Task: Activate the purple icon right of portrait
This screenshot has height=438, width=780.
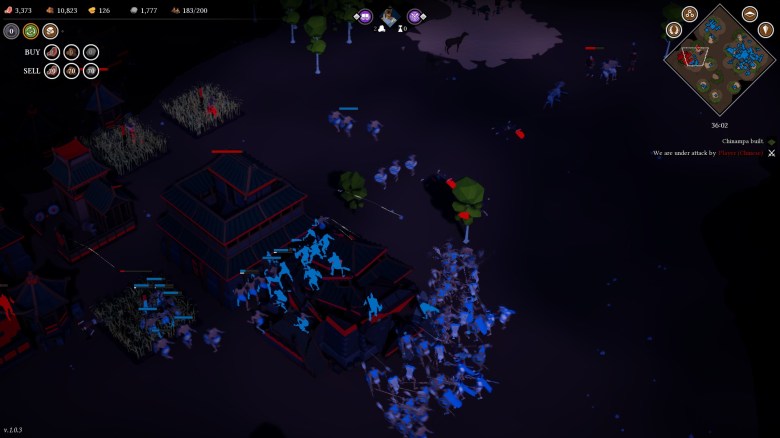Action: 414,16
